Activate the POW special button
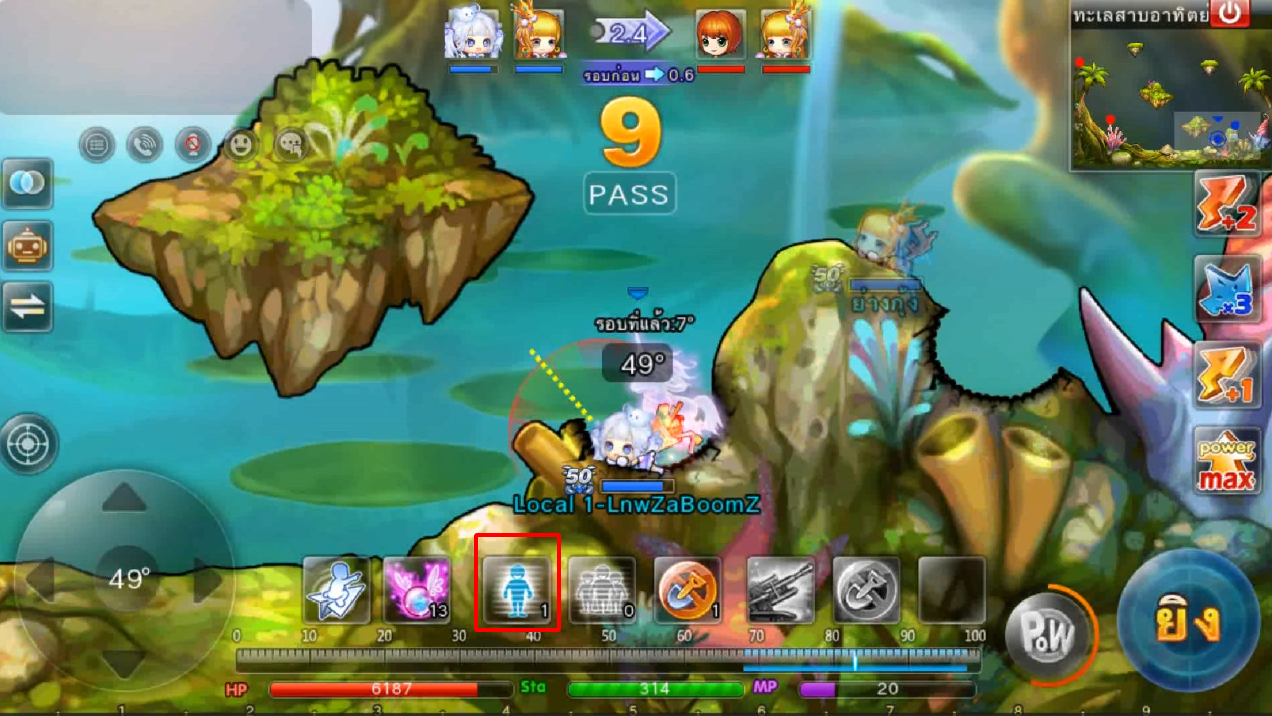The width and height of the screenshot is (1272, 716). click(x=1046, y=635)
